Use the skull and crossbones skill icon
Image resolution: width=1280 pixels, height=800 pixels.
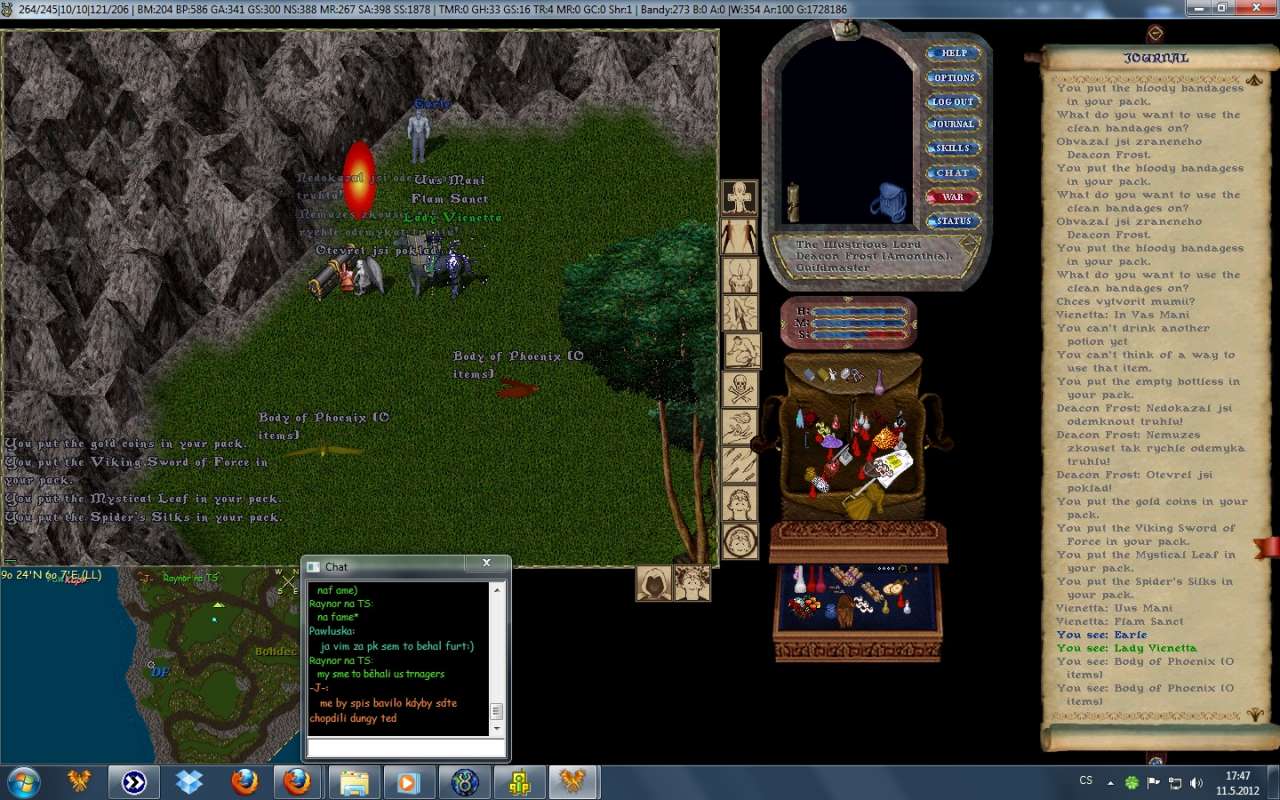pyautogui.click(x=740, y=389)
